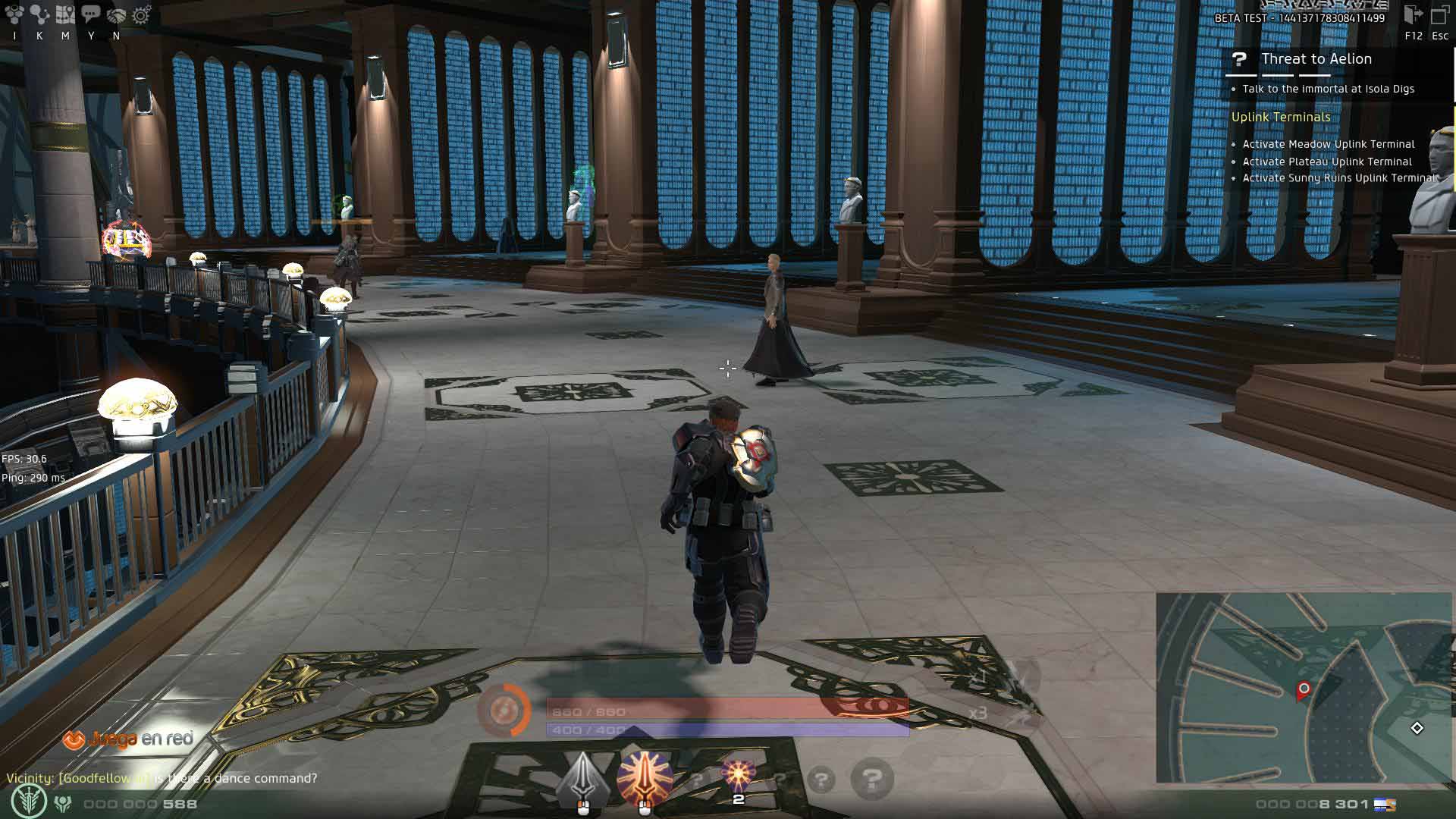Open the inventory hexagon icon

(x=14, y=14)
